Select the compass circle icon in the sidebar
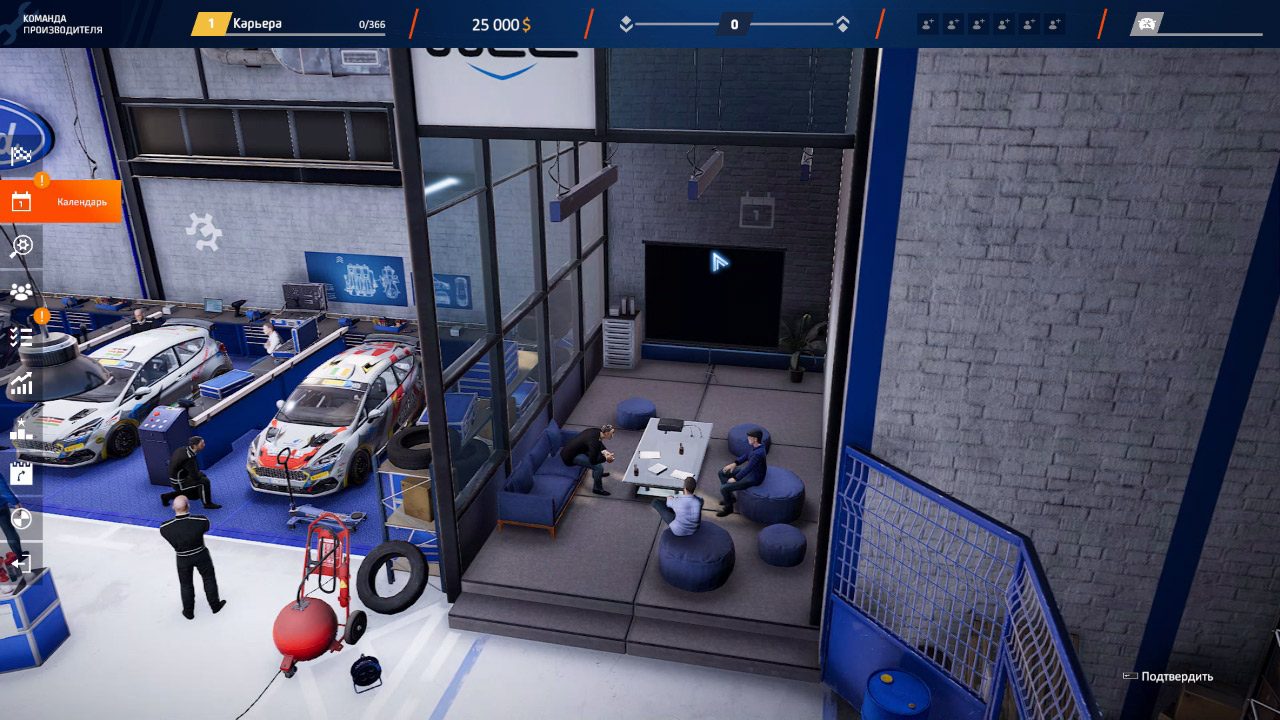This screenshot has width=1280, height=720. [x=21, y=519]
